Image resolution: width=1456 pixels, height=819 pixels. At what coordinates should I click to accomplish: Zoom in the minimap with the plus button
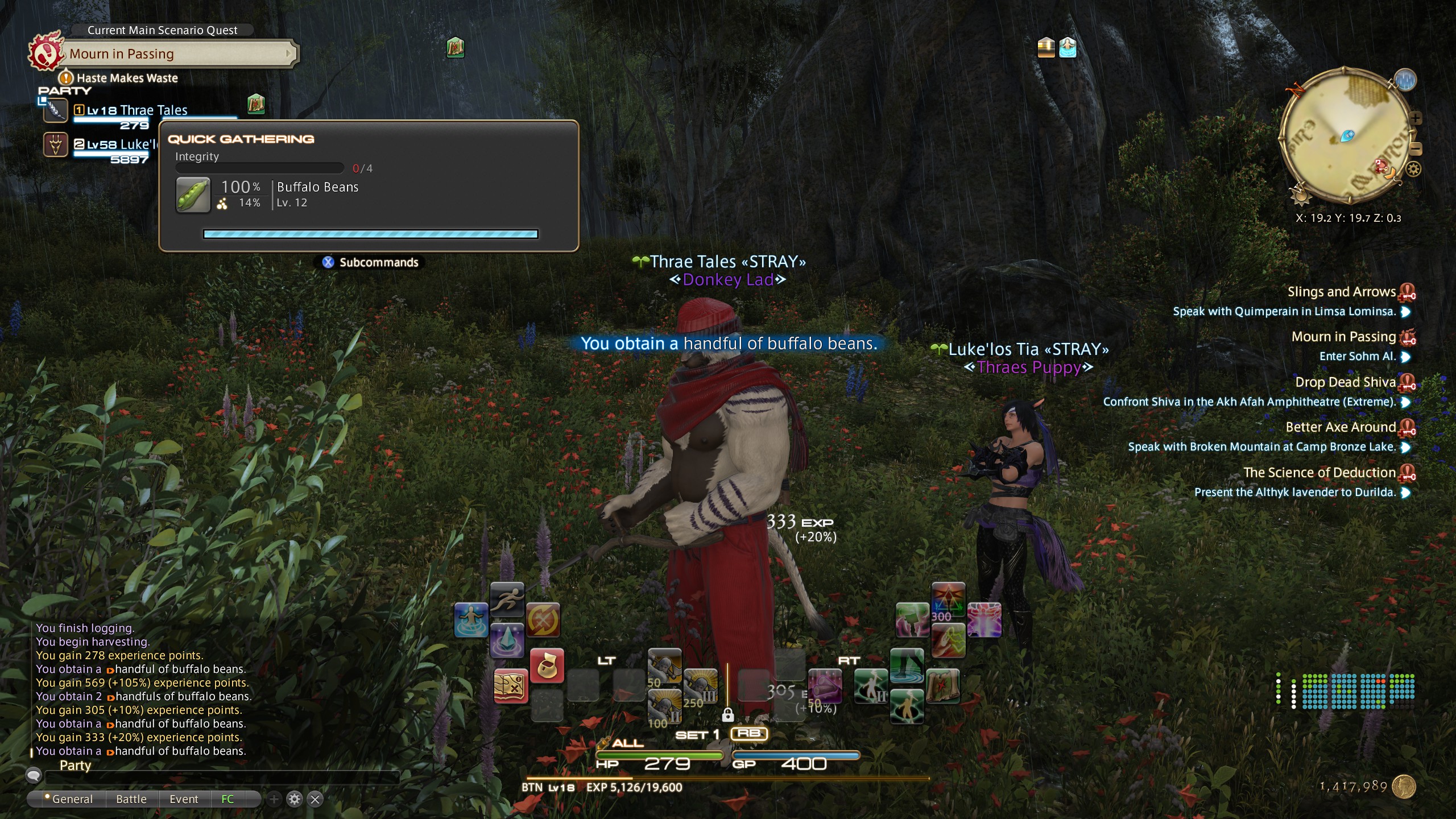[1416, 118]
